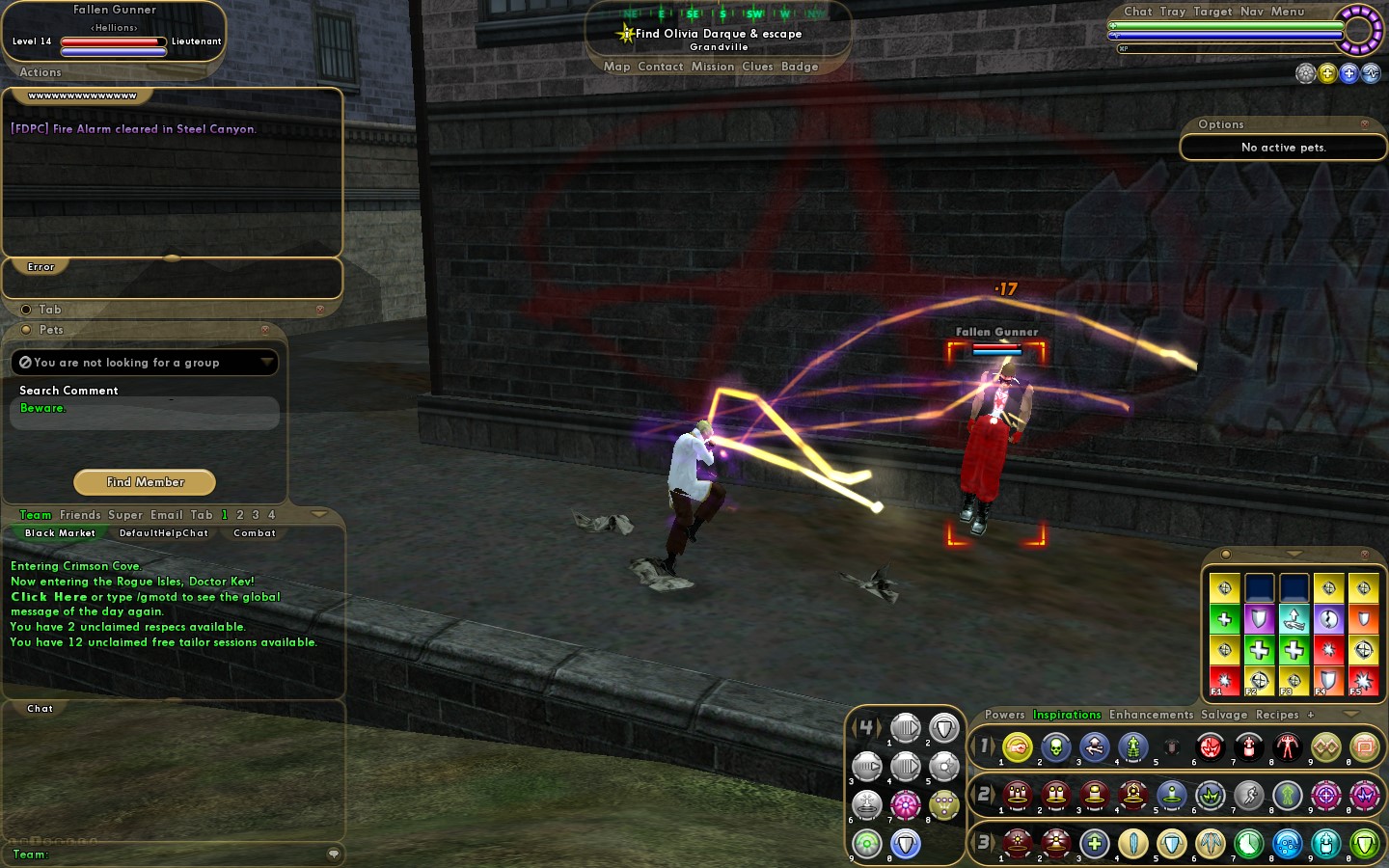This screenshot has width=1389, height=868.
Task: Switch to the DefaultHelpChat tab
Action: [x=163, y=533]
